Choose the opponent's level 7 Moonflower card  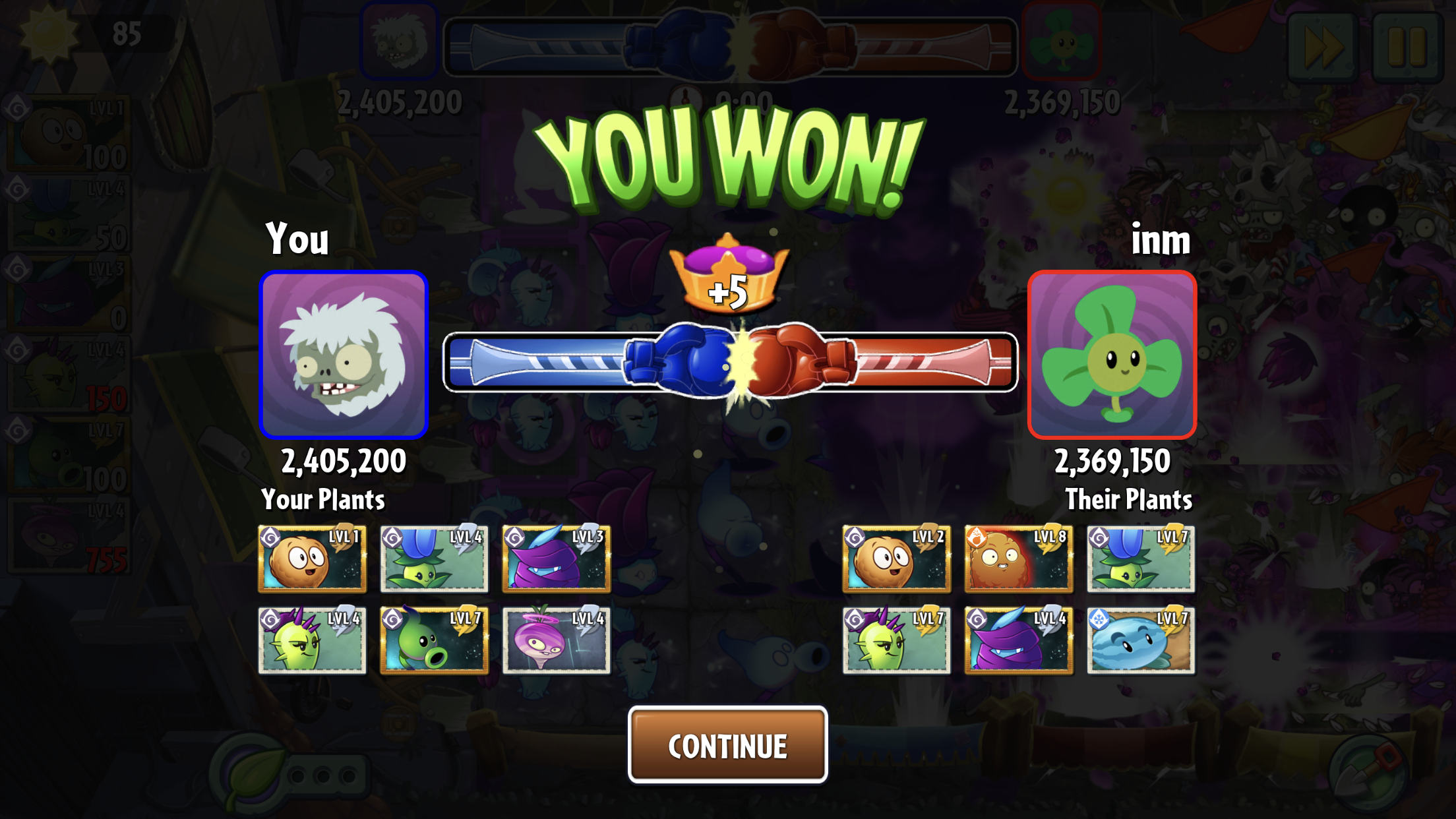tap(1140, 559)
